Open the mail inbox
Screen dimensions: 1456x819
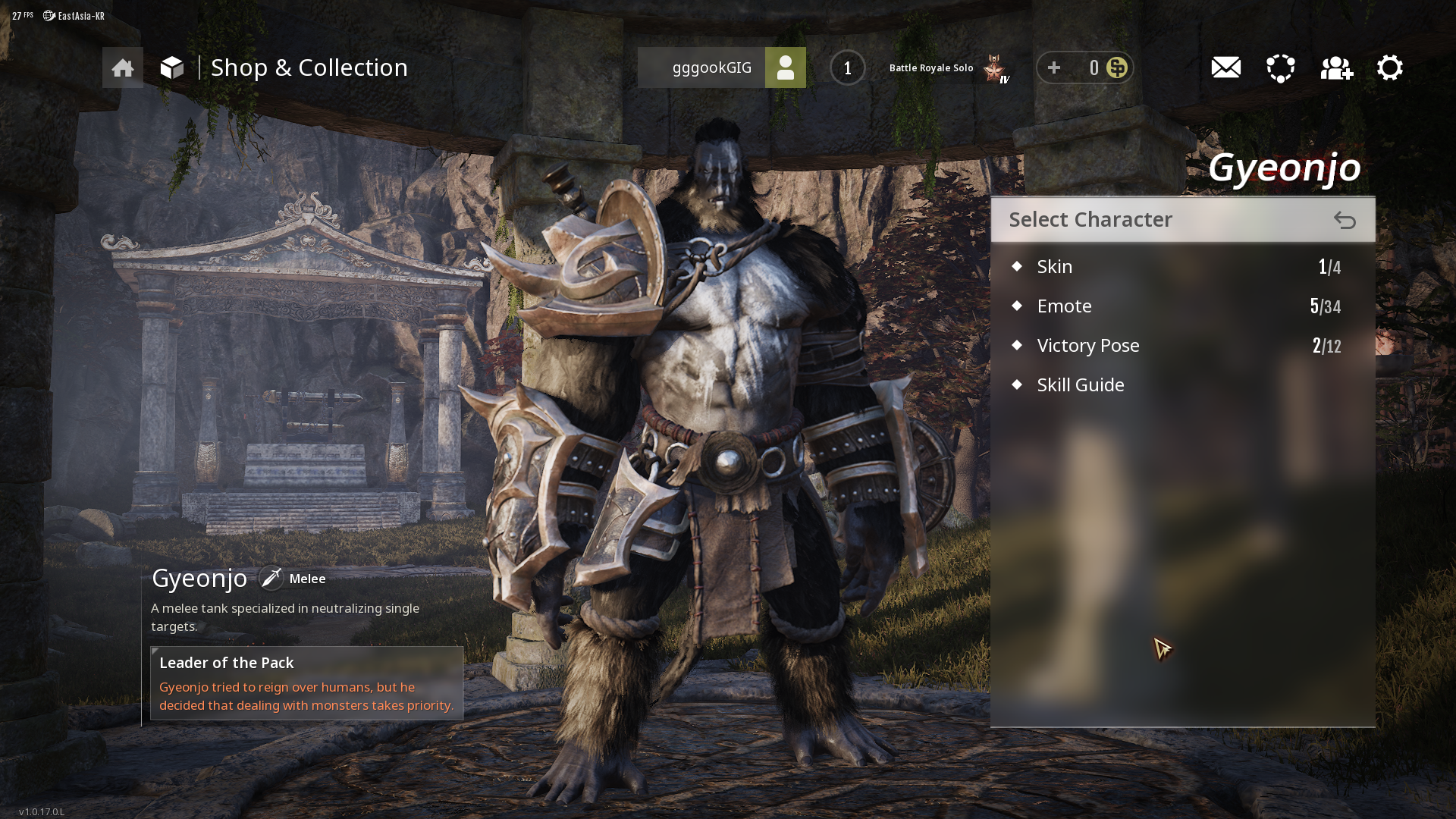[x=1225, y=68]
